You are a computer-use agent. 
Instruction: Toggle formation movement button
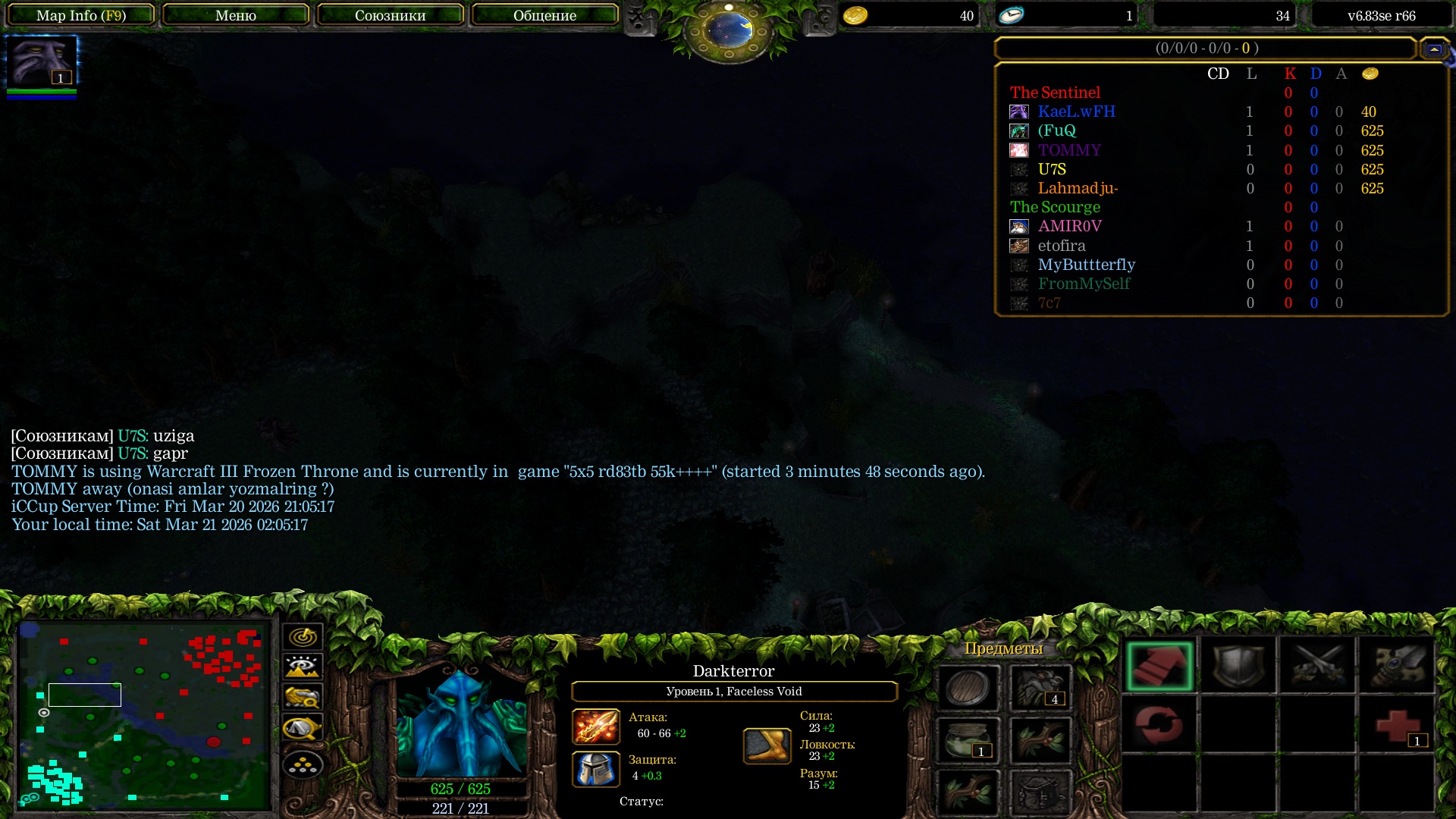point(303,764)
